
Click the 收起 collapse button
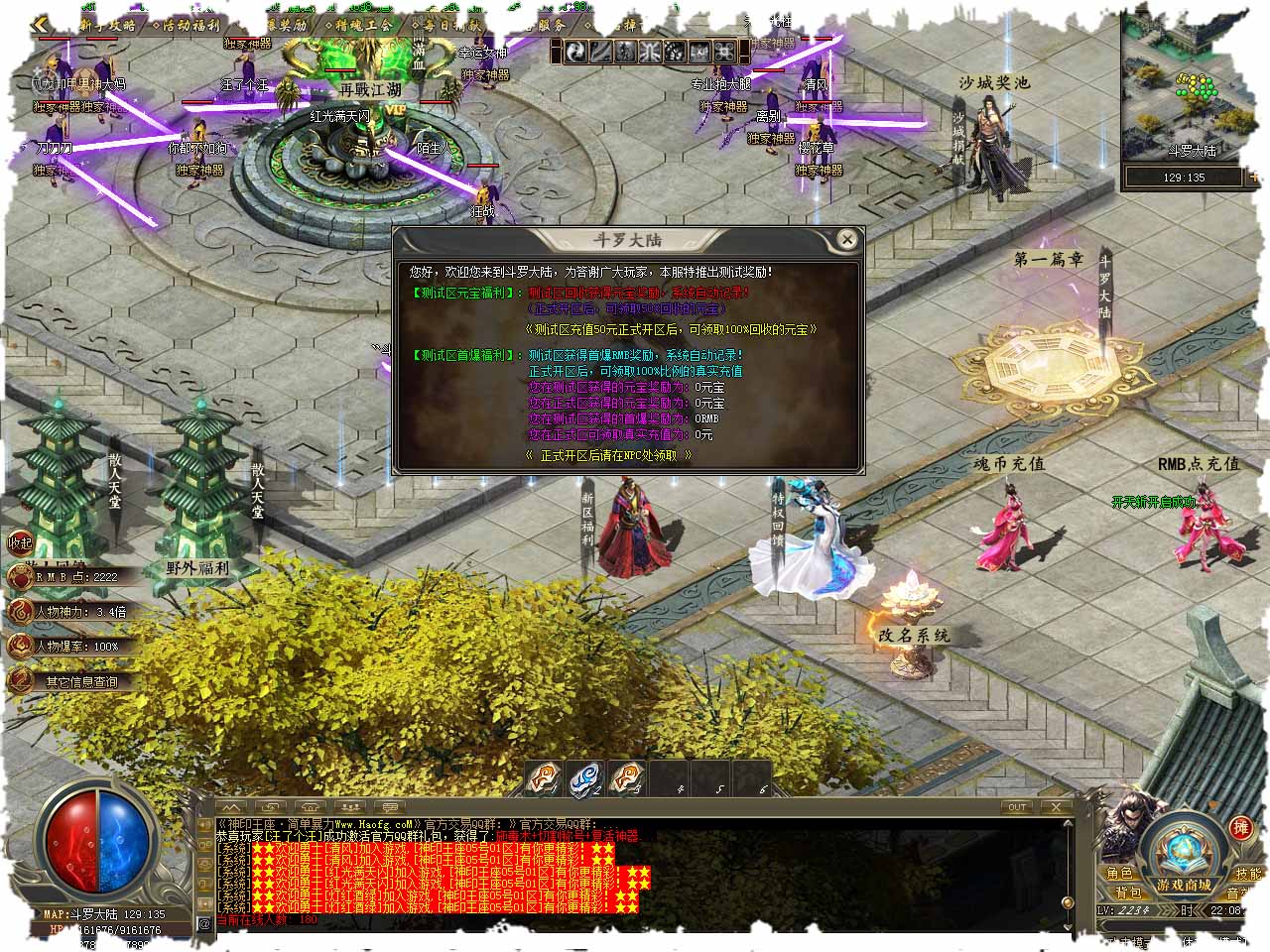(20, 542)
